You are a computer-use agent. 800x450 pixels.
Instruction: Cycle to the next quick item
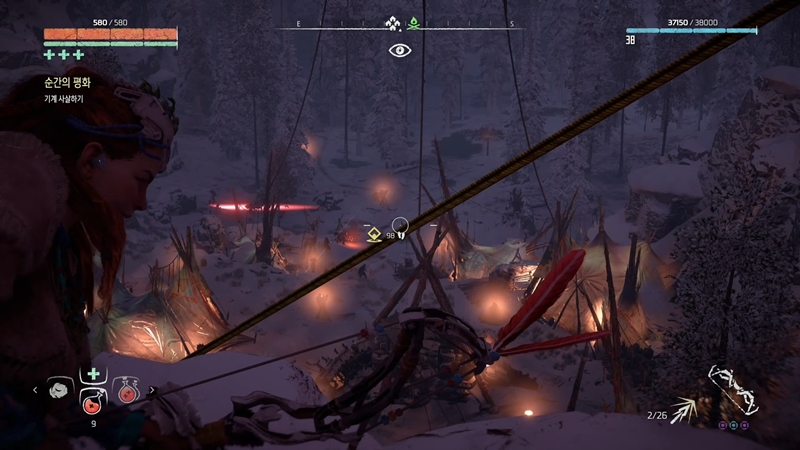pos(152,390)
